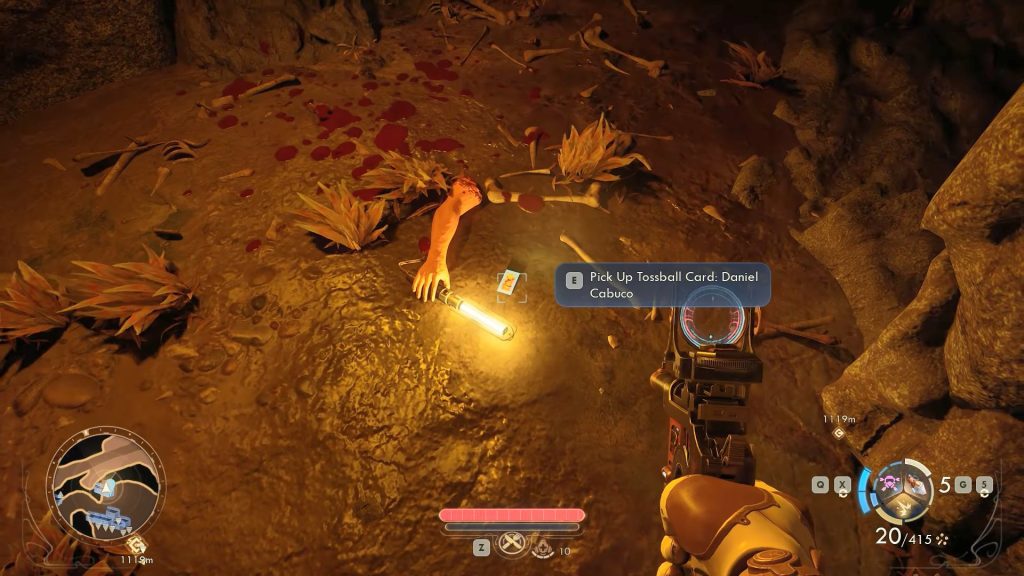
Task: Click the 1119m objective waypoint diamond
Action: [x=838, y=432]
